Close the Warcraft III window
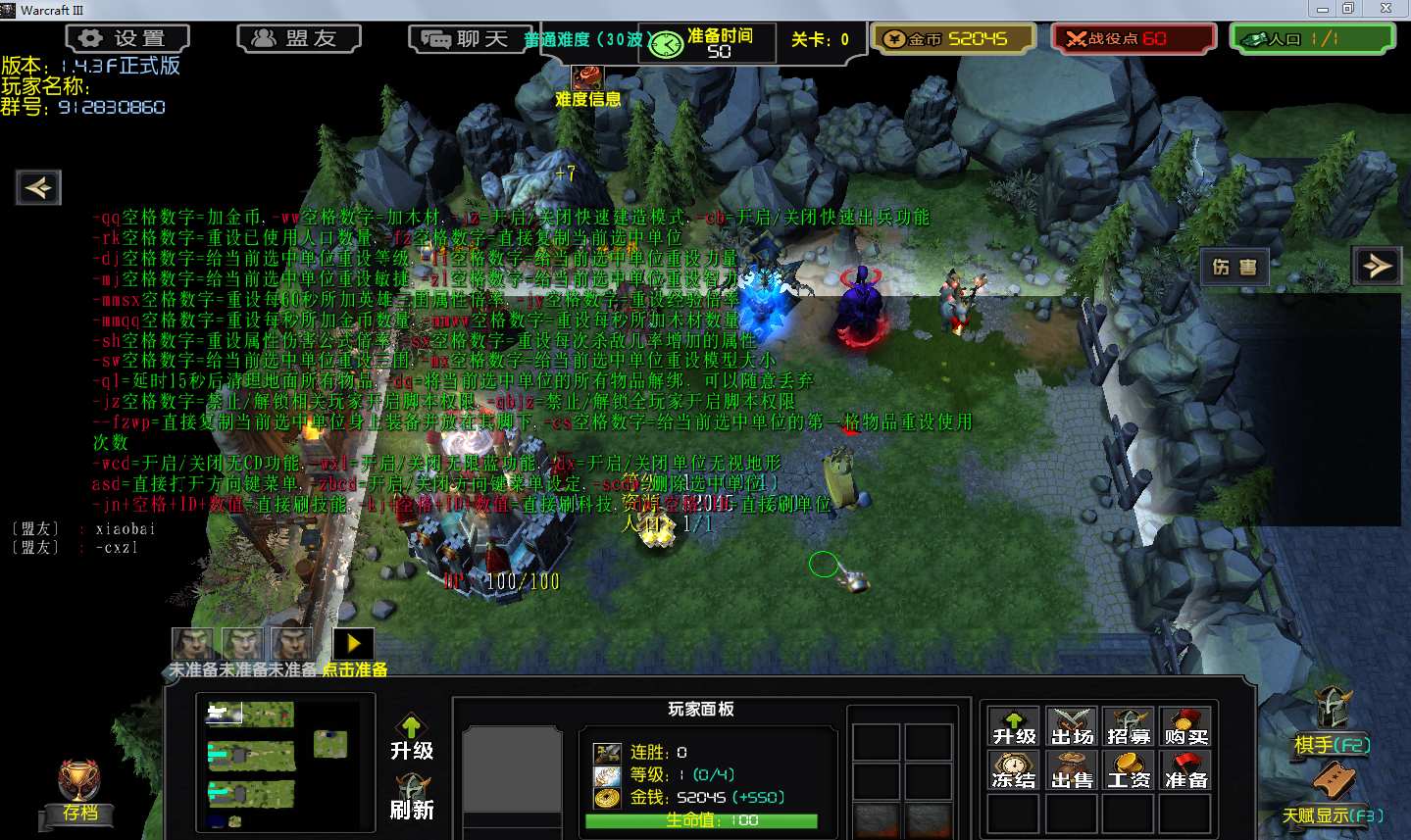The image size is (1411, 840). point(1386,9)
